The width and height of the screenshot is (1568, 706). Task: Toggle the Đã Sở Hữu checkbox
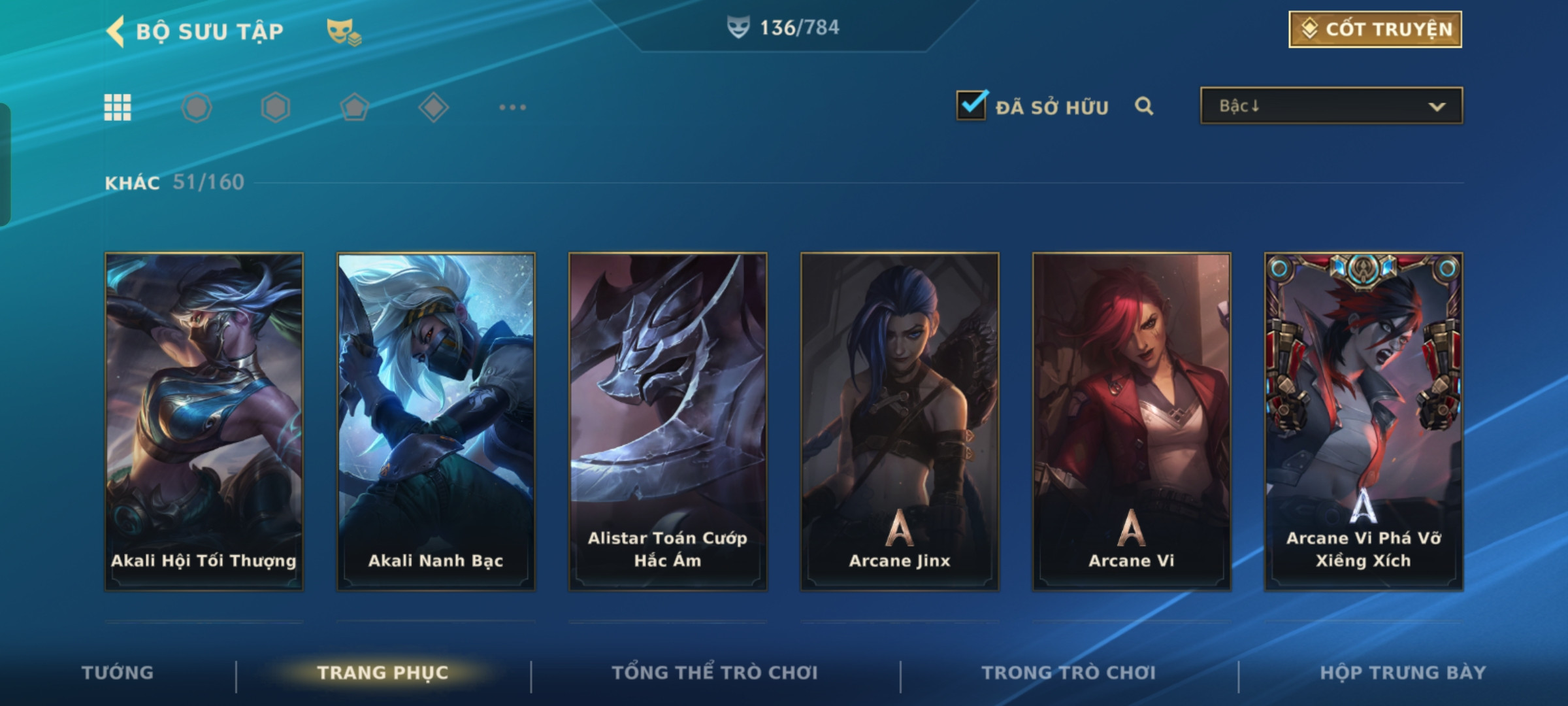point(971,105)
